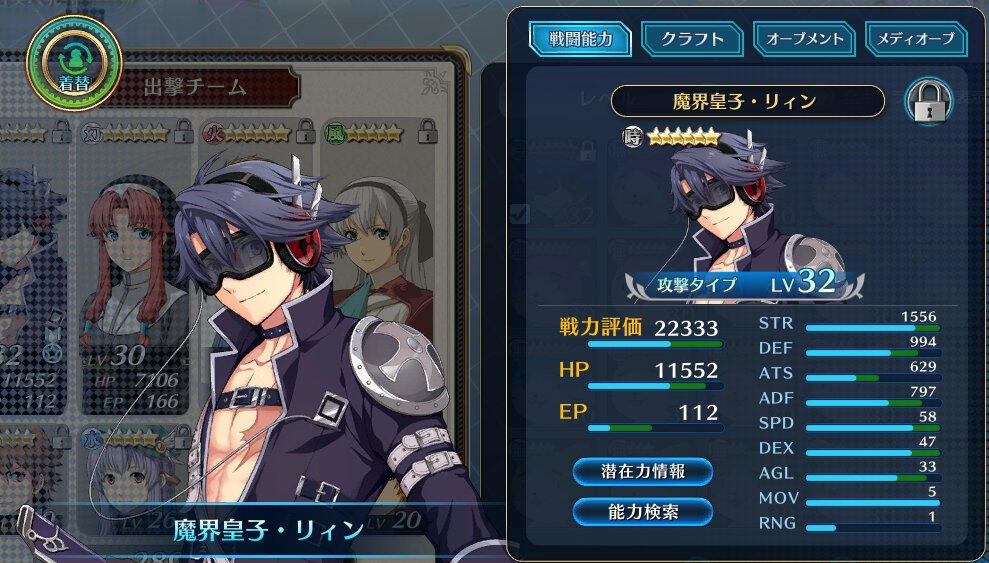Toggle the padlock lock button
The image size is (989, 563).
pyautogui.click(x=928, y=102)
